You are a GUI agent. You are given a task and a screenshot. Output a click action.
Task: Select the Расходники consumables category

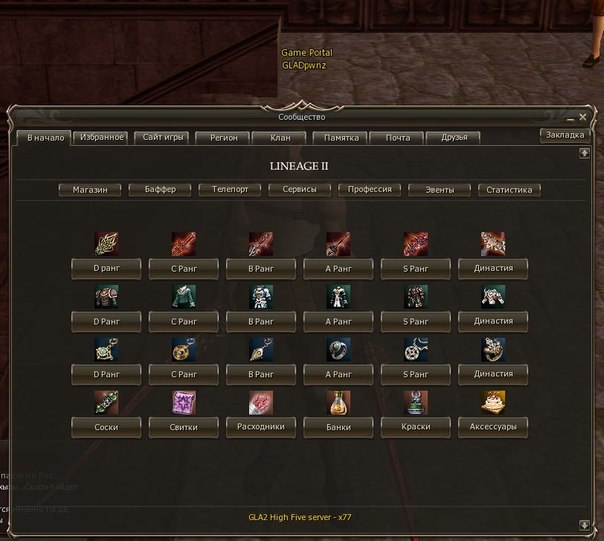click(x=261, y=425)
